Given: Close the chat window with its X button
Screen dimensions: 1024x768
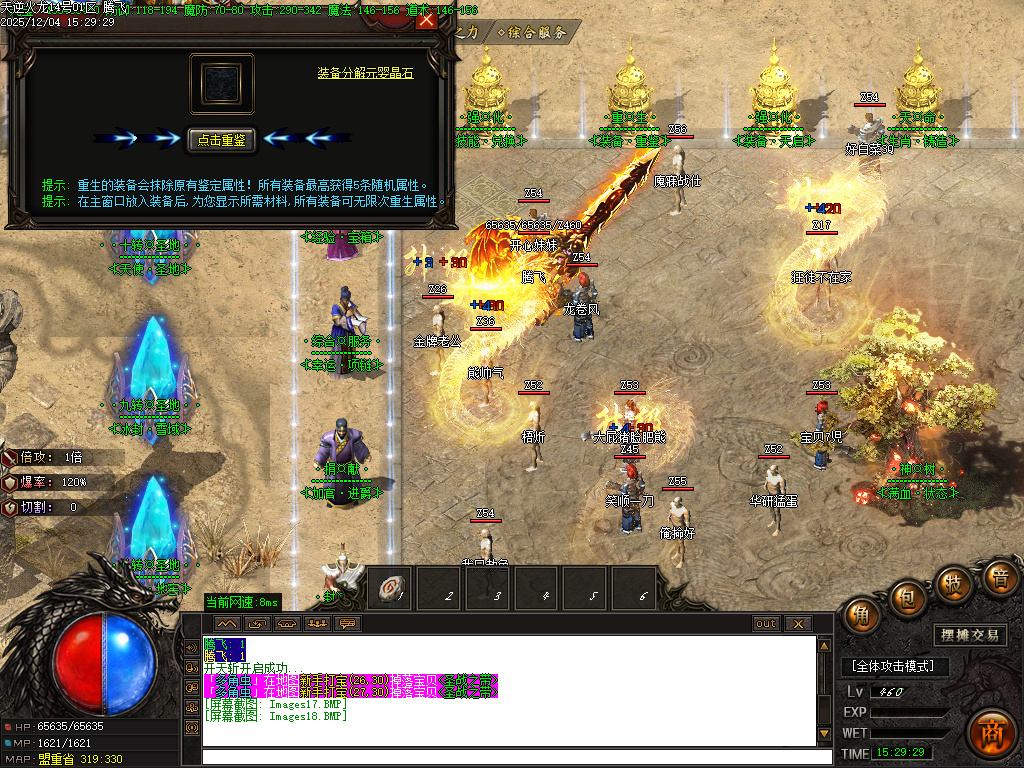Looking at the screenshot, I should 797,624.
